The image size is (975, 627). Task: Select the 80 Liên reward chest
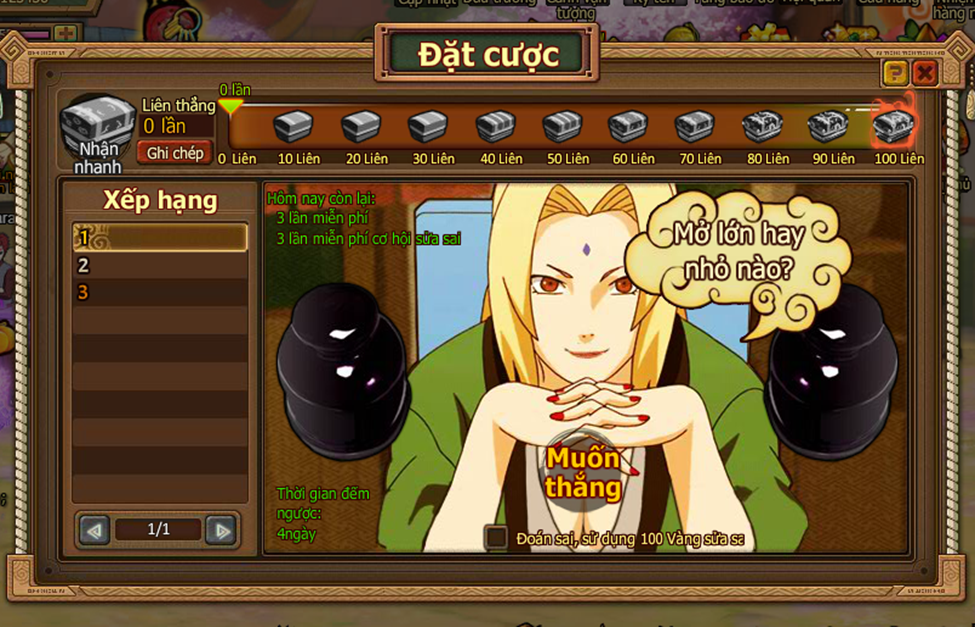(x=762, y=128)
